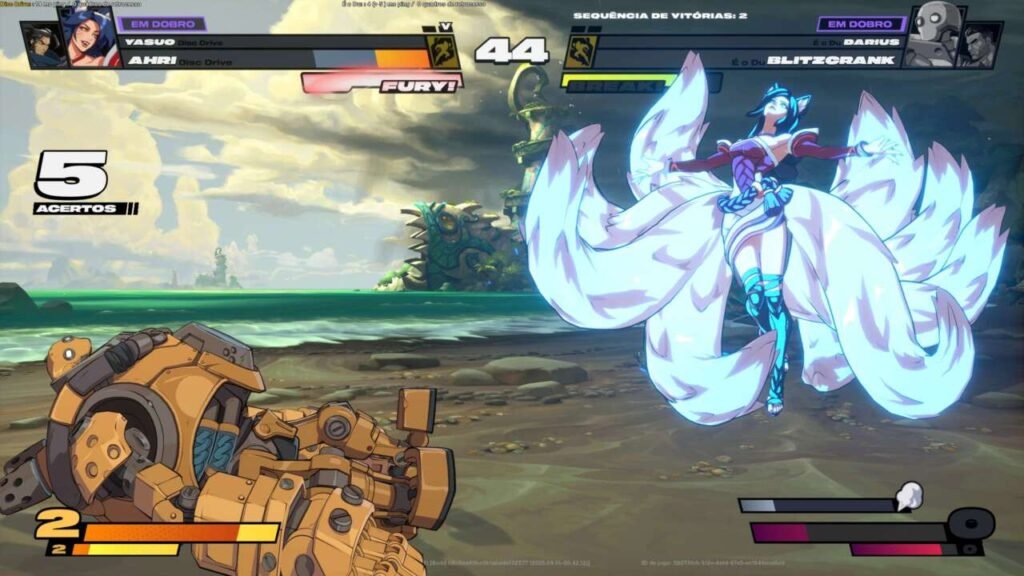Click Ahri's character portrait
The width and height of the screenshot is (1024, 576).
coord(88,40)
